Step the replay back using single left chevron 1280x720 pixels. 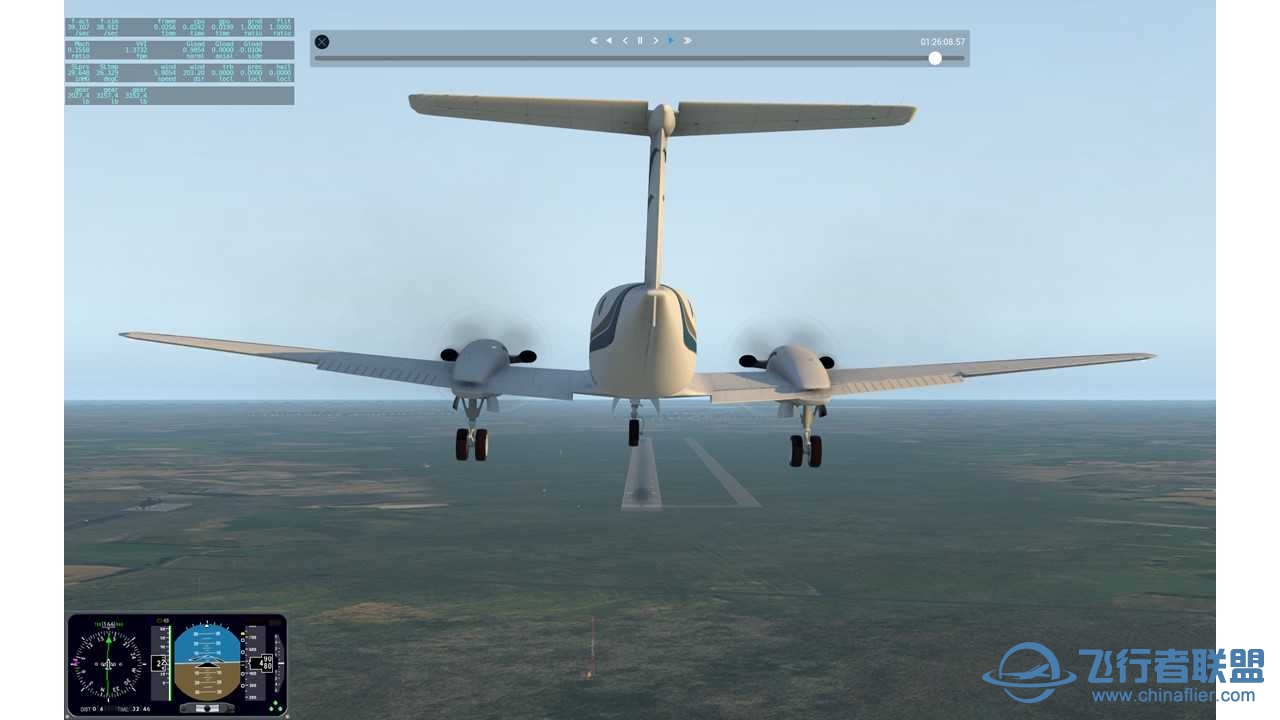point(625,41)
